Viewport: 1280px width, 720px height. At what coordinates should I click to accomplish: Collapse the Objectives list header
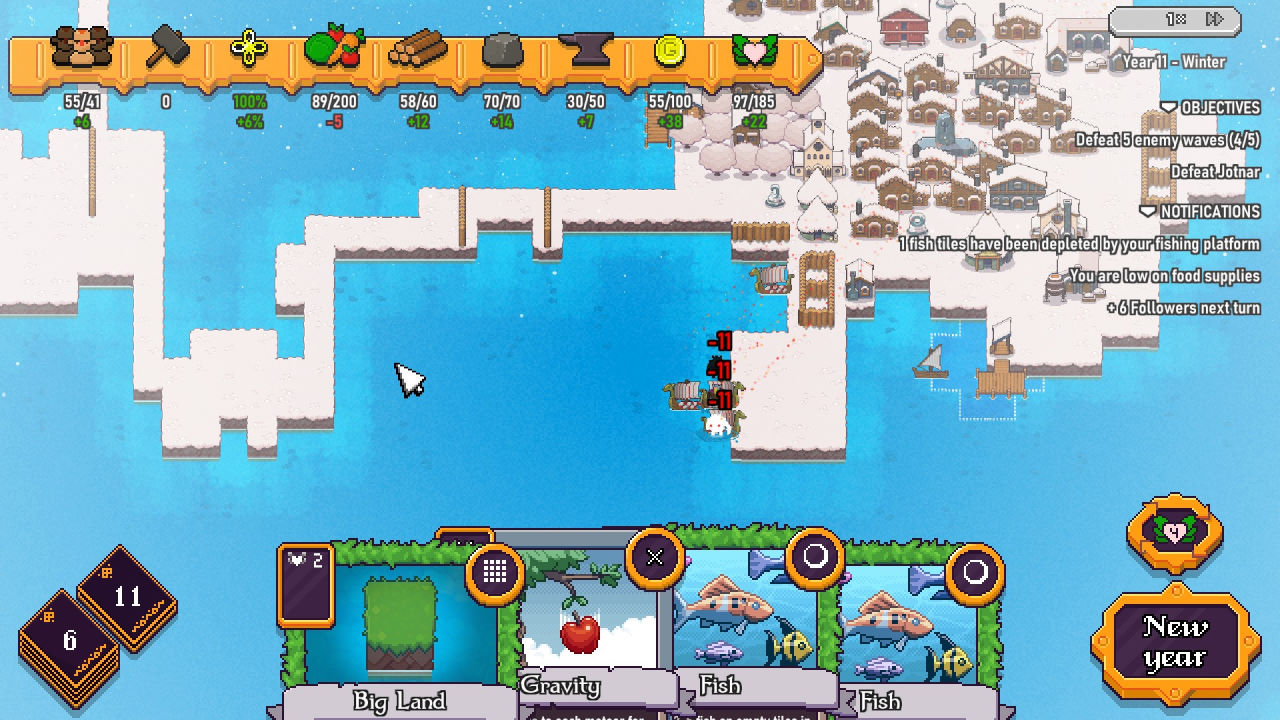click(1210, 107)
